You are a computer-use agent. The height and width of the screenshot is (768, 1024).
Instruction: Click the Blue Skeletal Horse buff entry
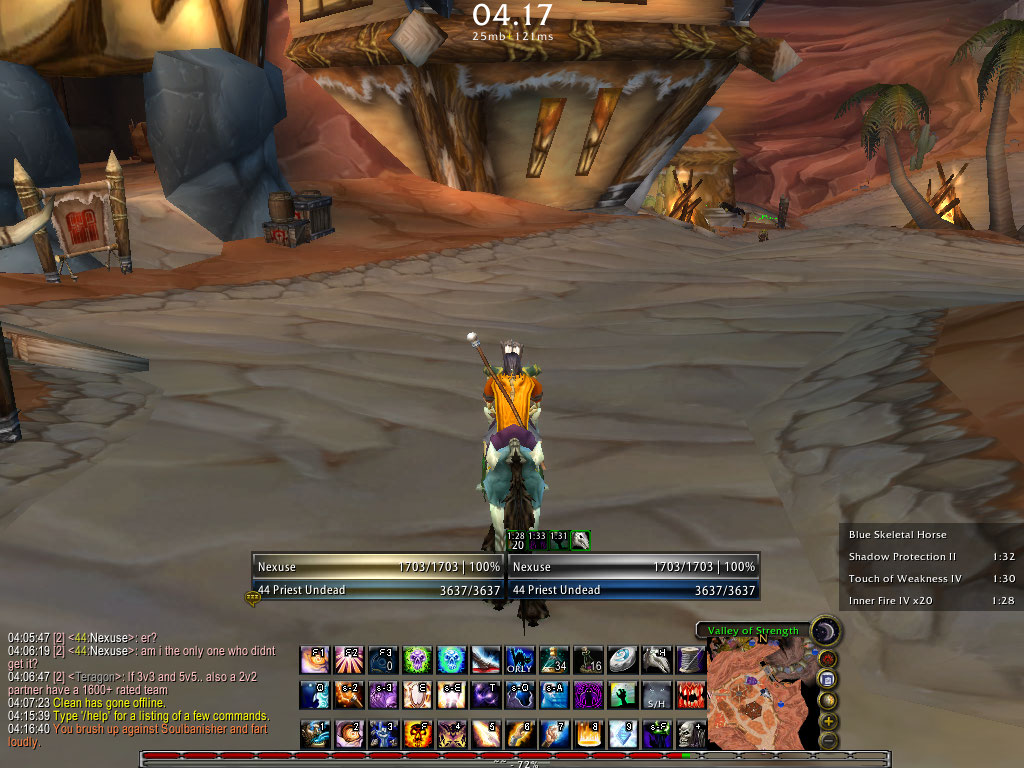898,535
